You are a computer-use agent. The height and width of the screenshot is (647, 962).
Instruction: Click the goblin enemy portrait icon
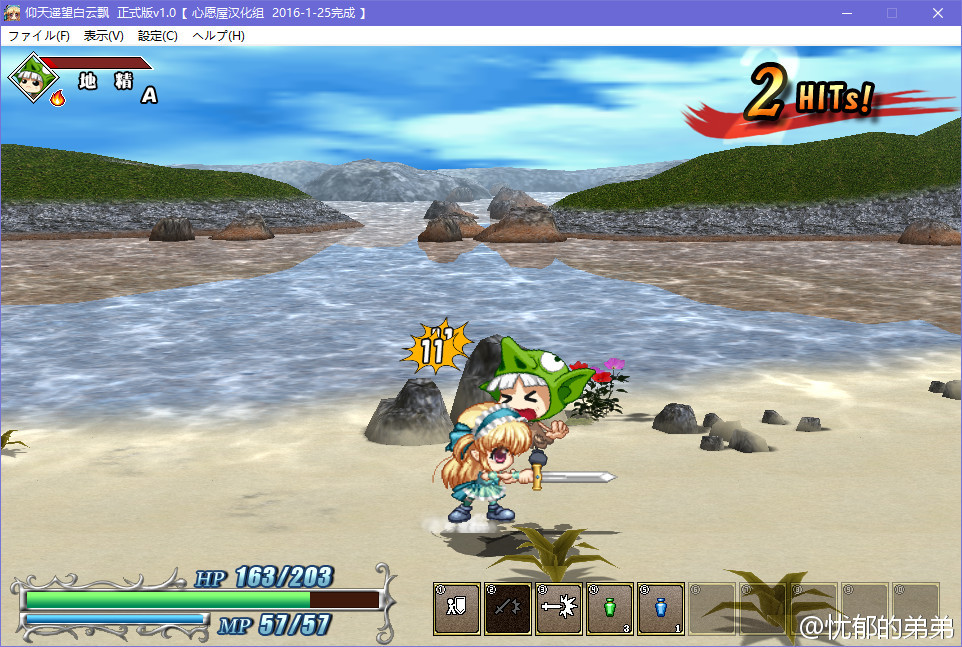pos(33,78)
